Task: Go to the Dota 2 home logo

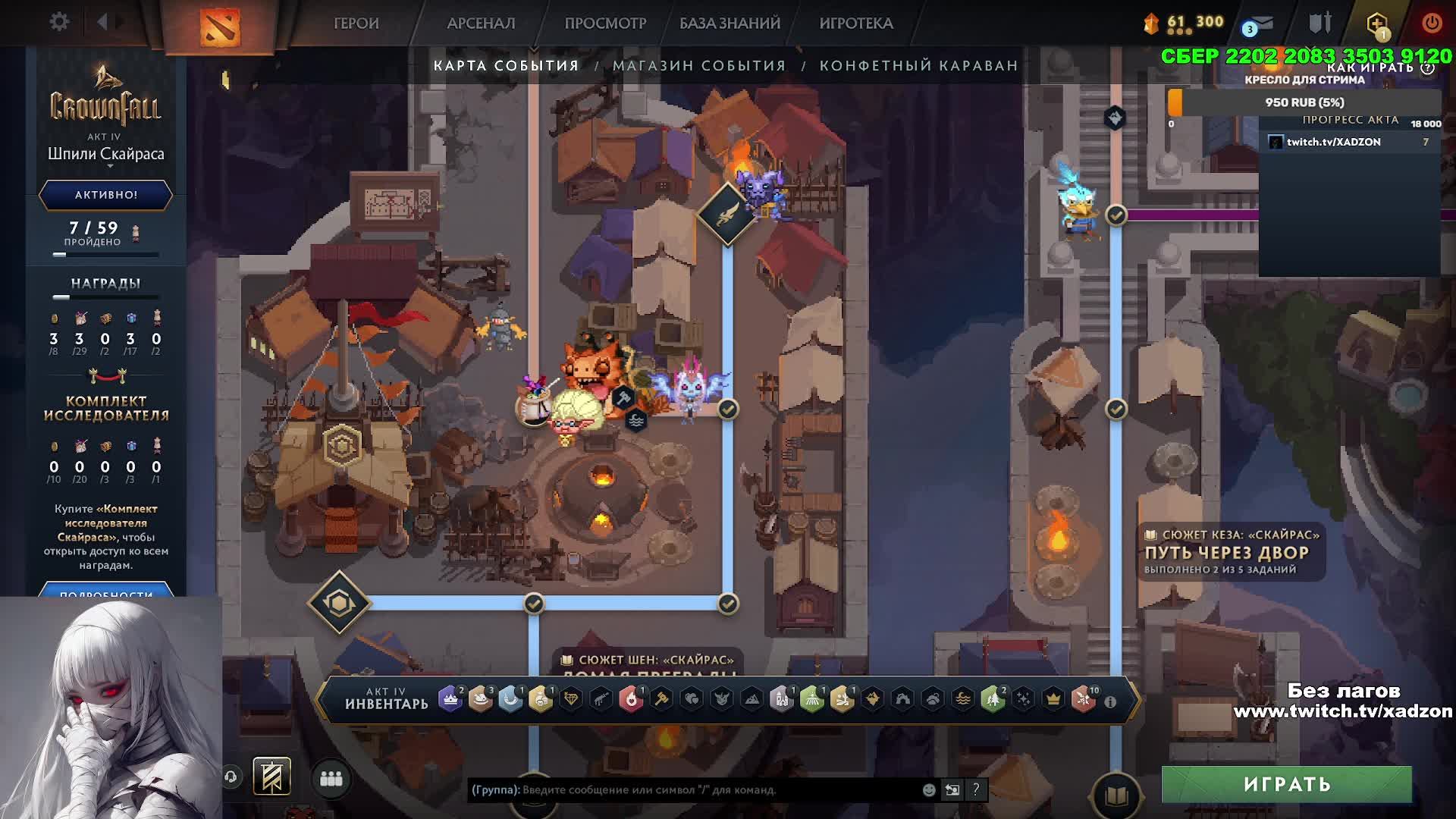Action: [220, 27]
